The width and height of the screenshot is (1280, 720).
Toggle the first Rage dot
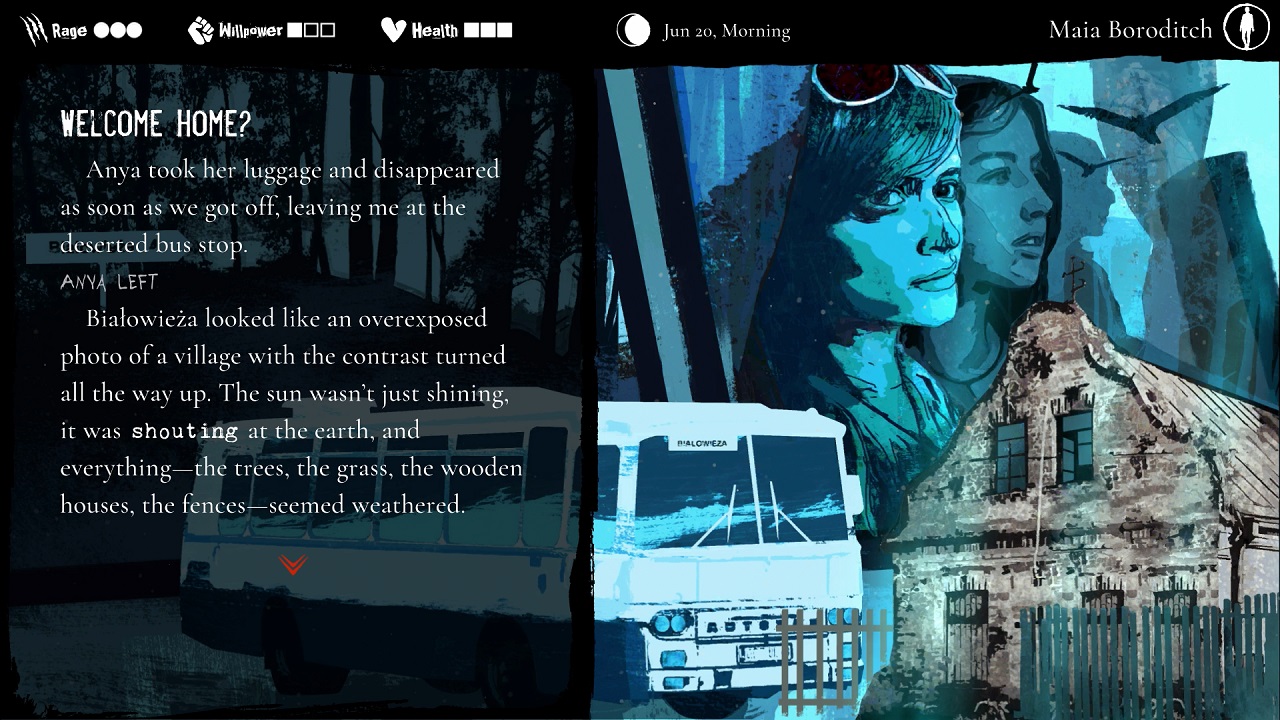[x=100, y=29]
